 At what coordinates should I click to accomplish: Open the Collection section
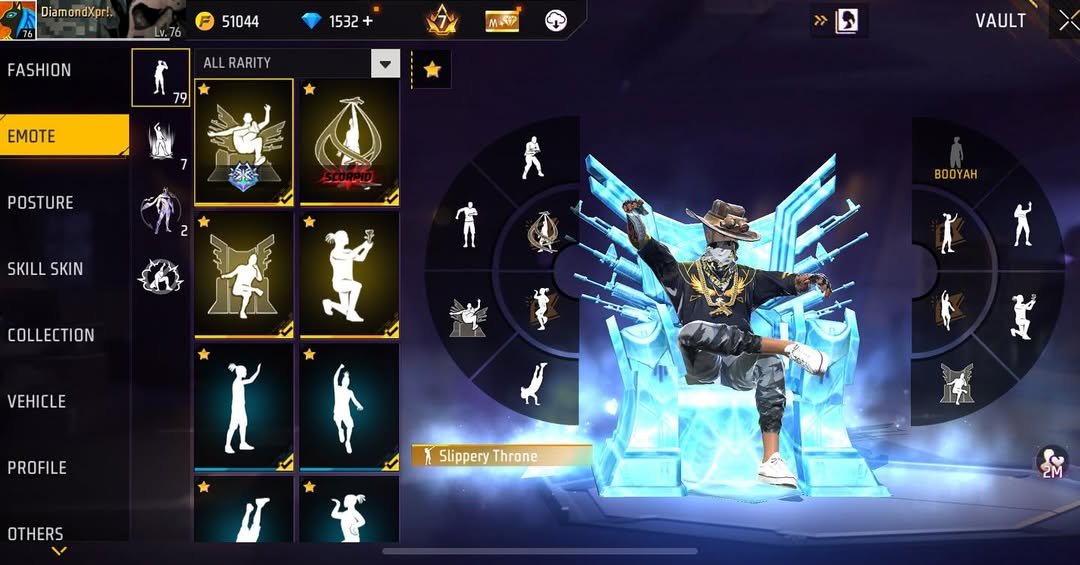click(x=51, y=335)
